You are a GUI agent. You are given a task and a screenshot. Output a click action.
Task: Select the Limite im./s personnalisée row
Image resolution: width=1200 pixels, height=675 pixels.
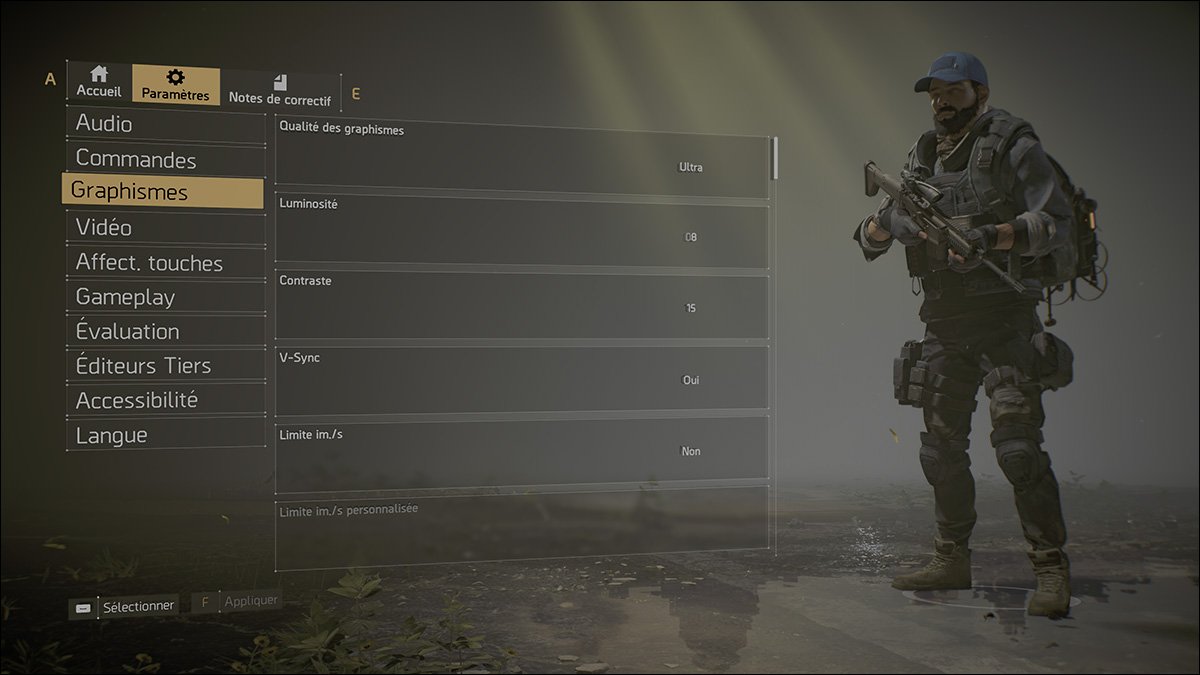pyautogui.click(x=521, y=527)
